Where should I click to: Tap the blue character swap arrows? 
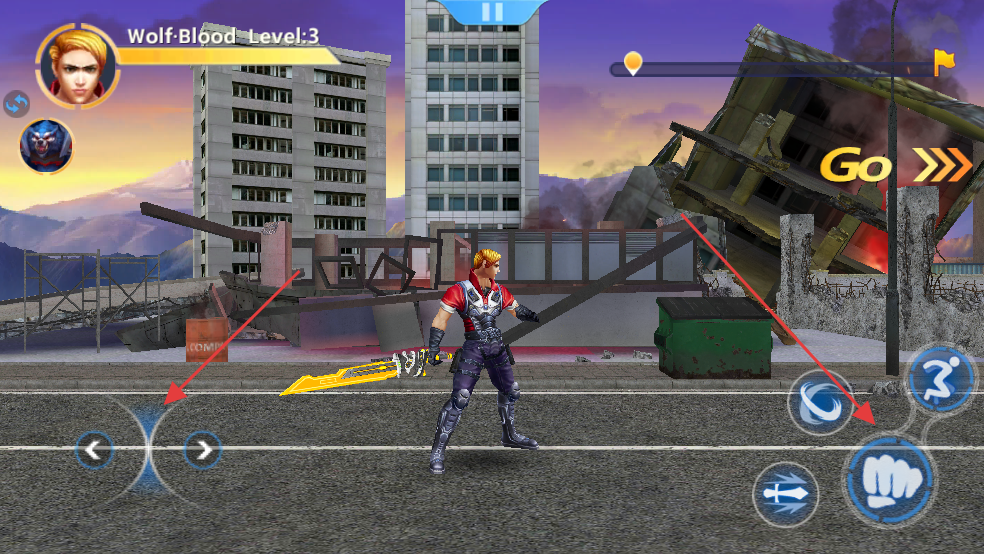tap(17, 103)
